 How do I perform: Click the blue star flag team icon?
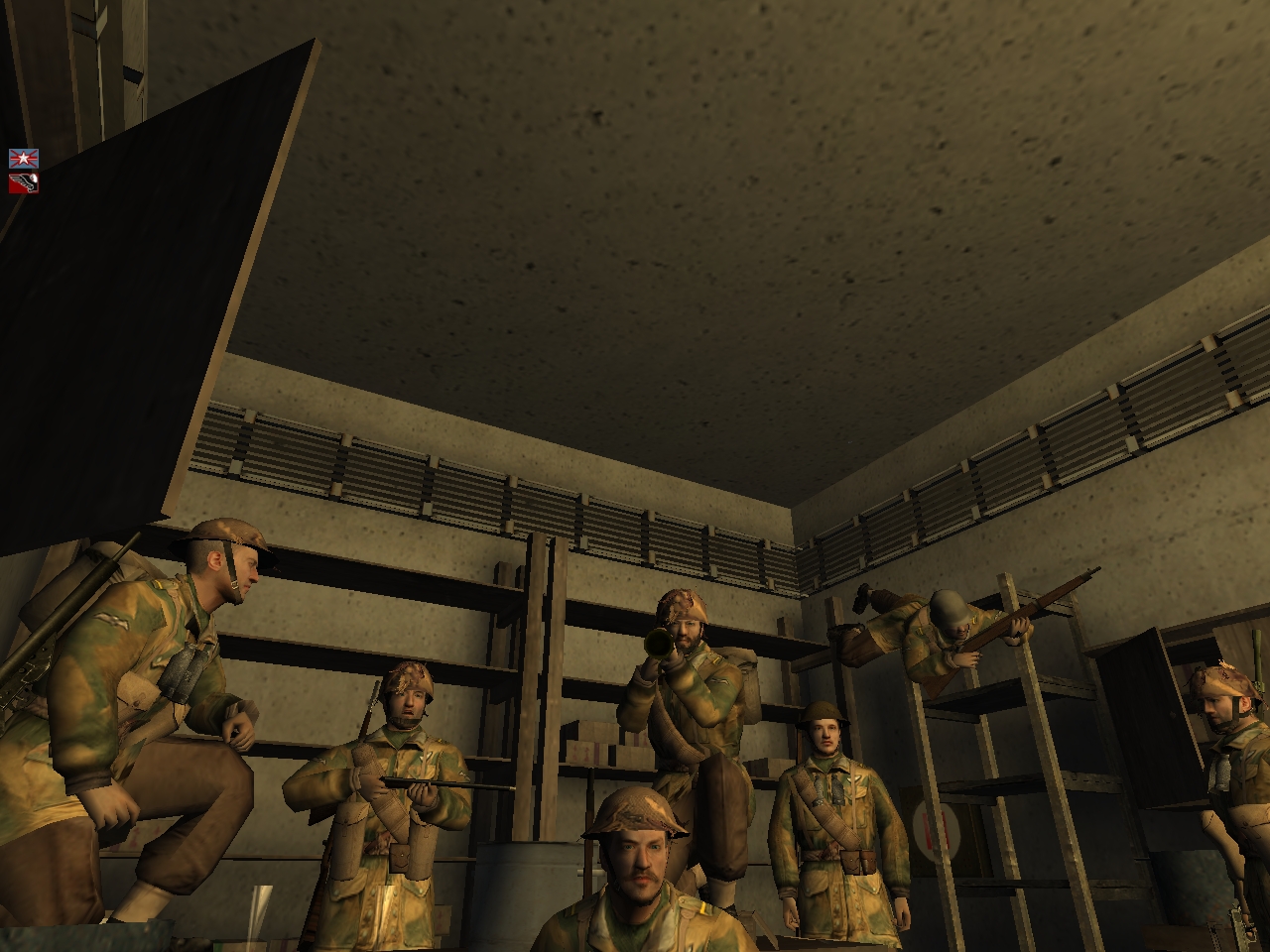24,158
